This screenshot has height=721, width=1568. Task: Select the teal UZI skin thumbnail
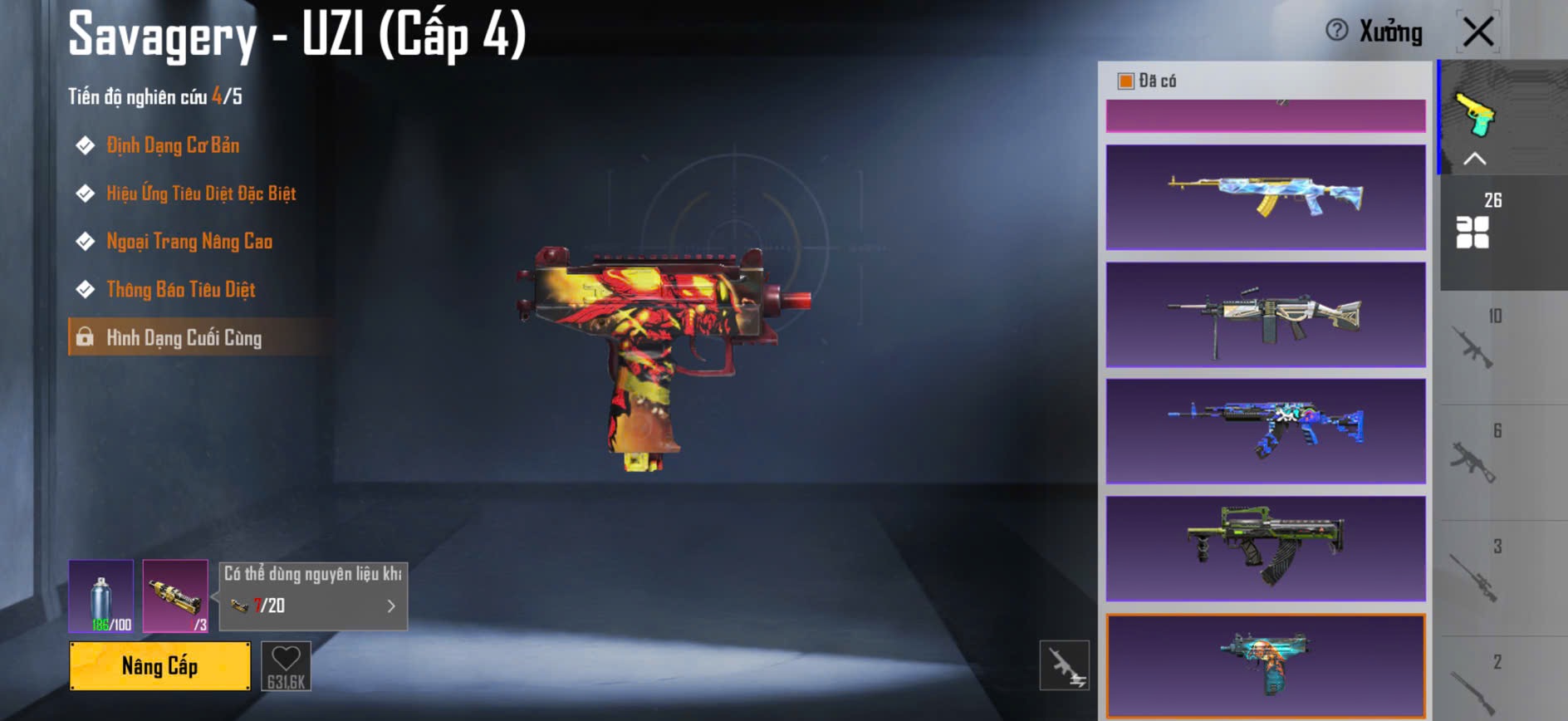pos(1266,665)
